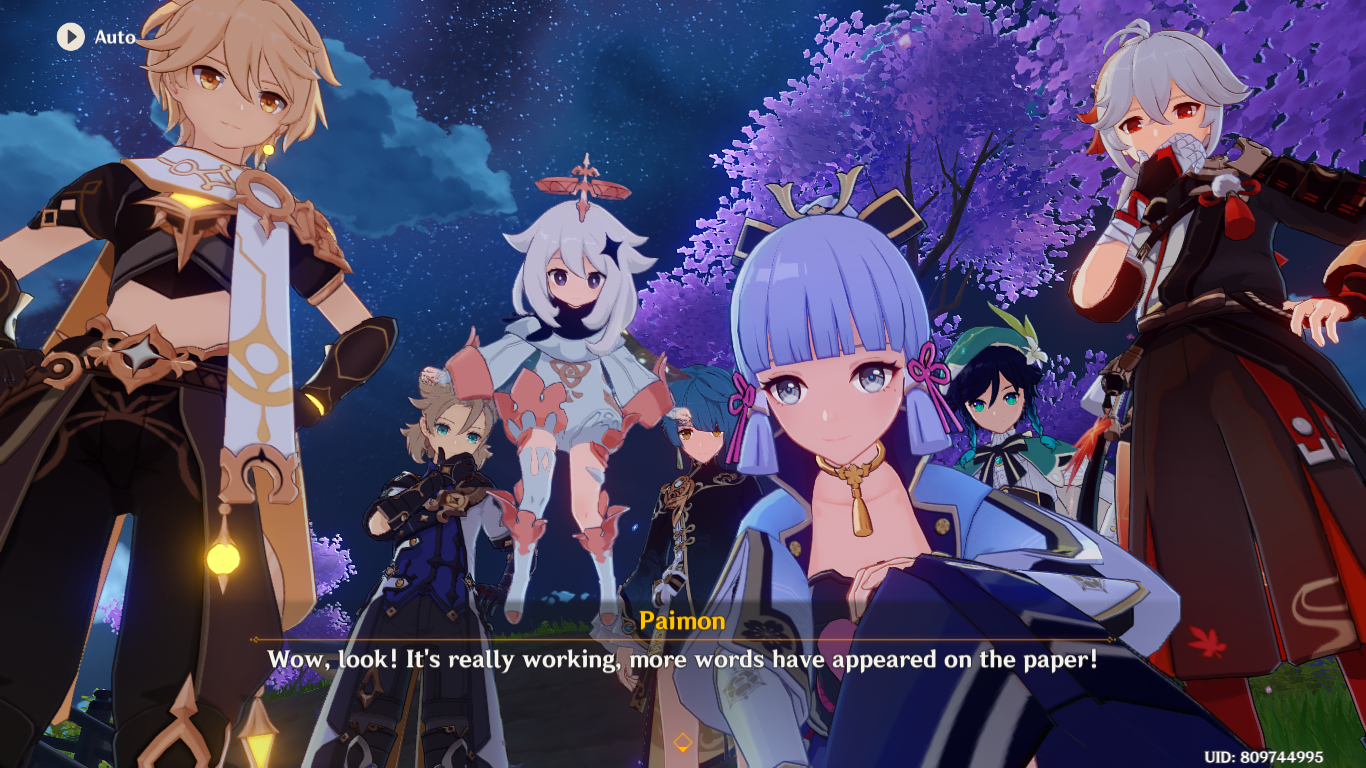Click Xingqiu with the blue hair
This screenshot has height=768, width=1366.
coord(700,440)
